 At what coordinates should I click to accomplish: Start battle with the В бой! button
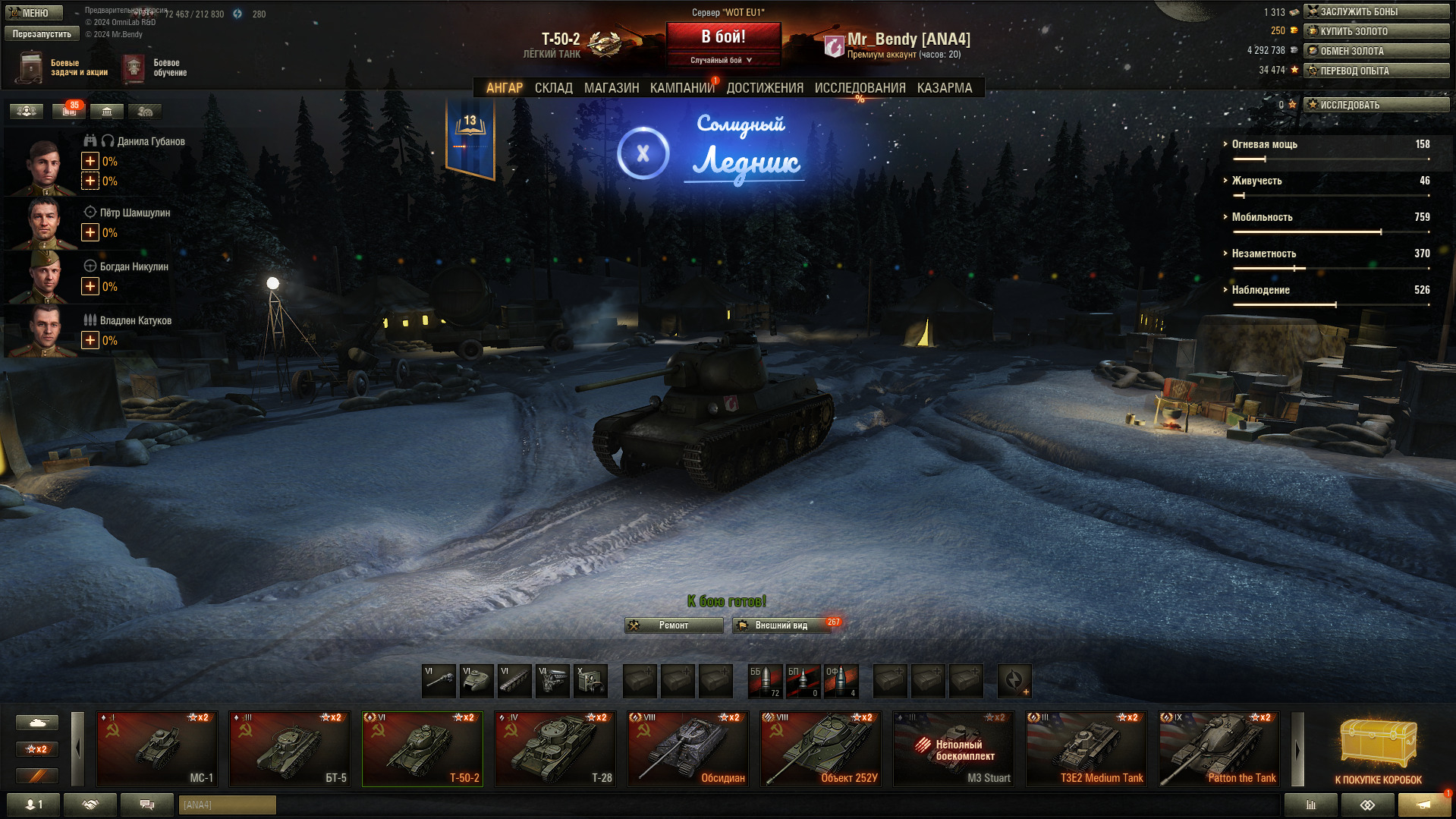pyautogui.click(x=723, y=37)
